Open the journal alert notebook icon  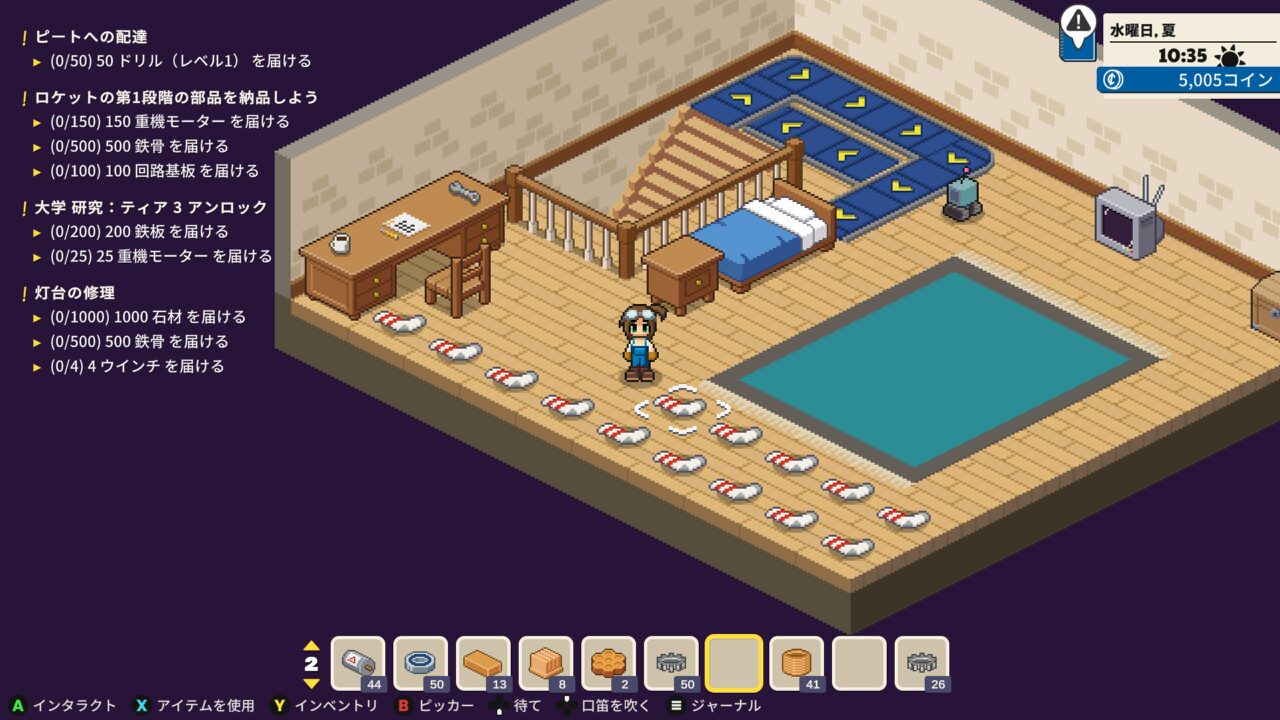(x=1078, y=31)
